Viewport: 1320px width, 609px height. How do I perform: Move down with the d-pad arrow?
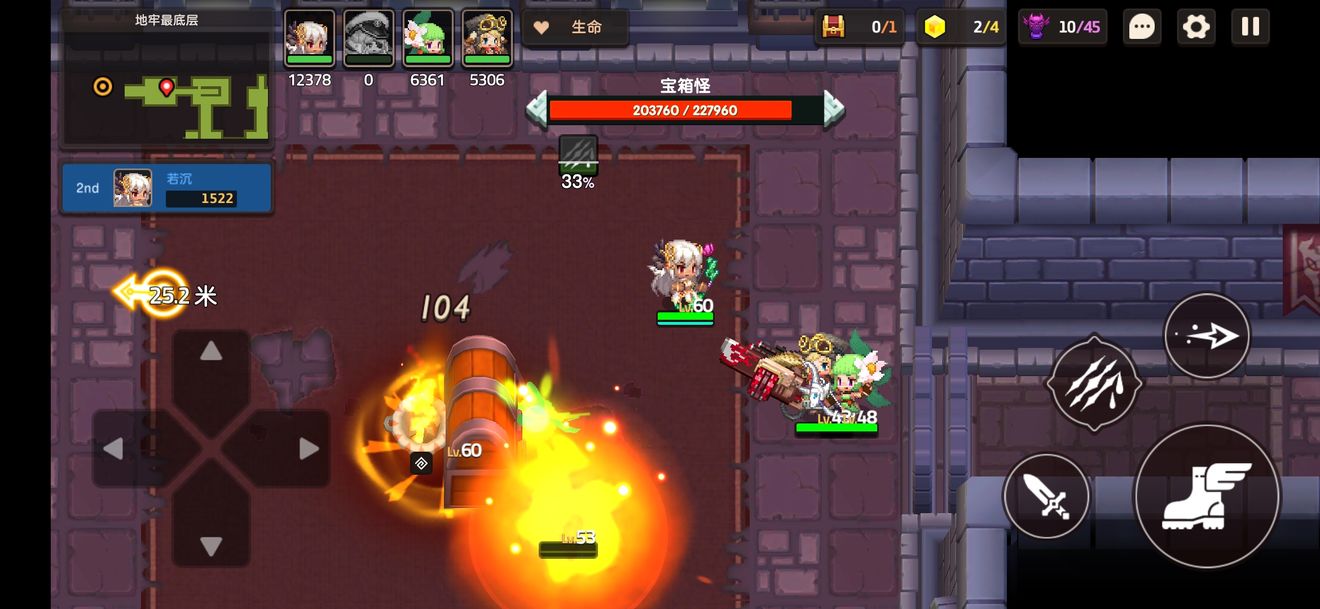[x=211, y=546]
